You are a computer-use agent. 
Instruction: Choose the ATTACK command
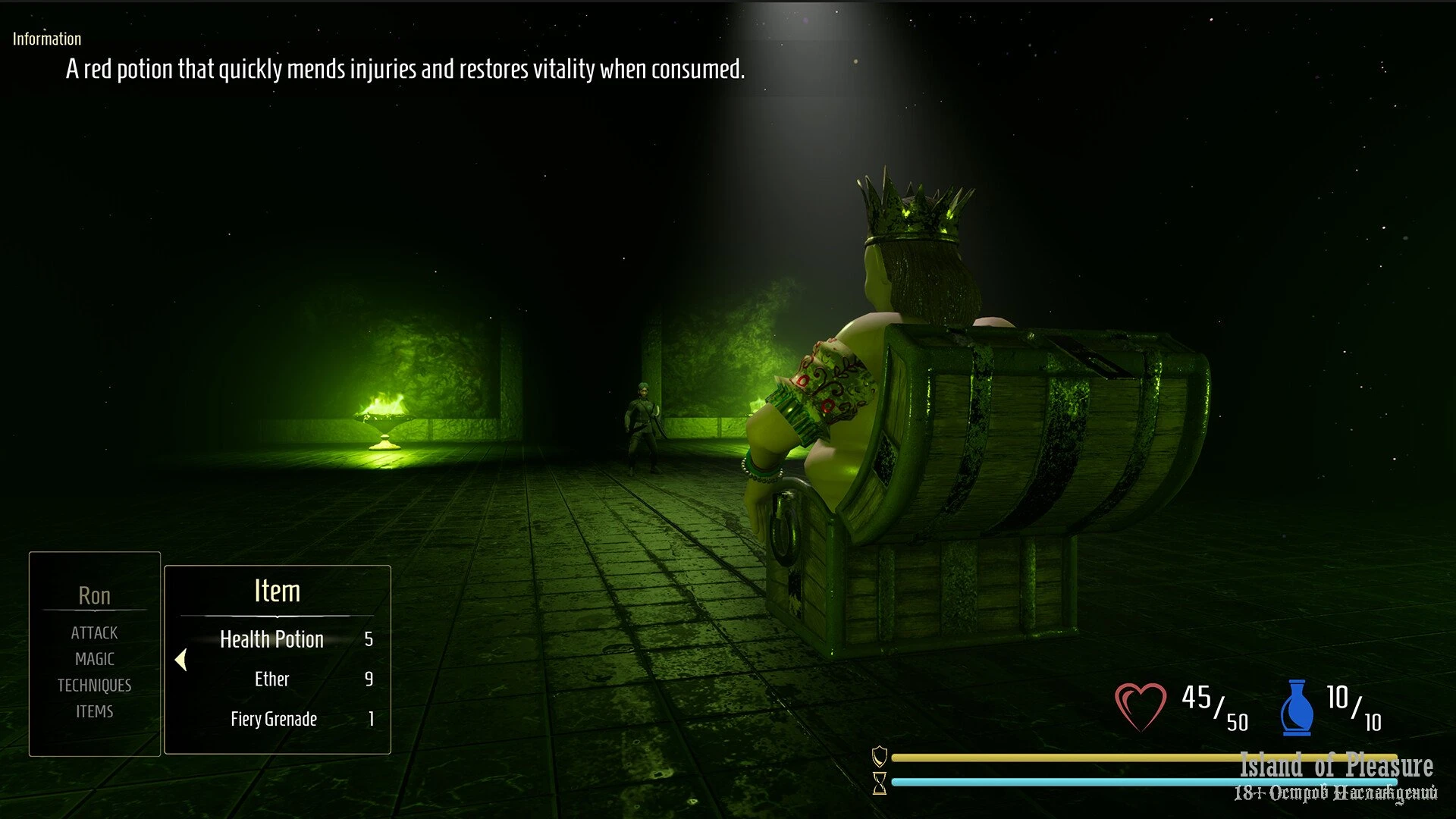coord(94,632)
